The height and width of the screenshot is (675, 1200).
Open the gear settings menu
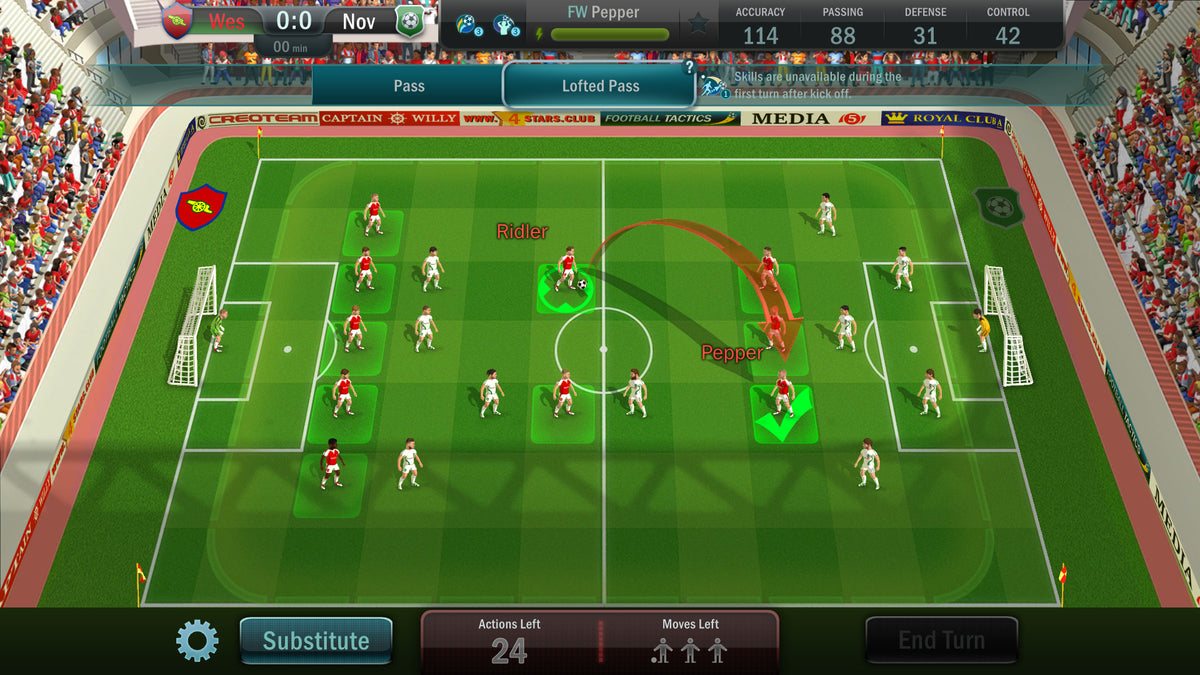[197, 640]
